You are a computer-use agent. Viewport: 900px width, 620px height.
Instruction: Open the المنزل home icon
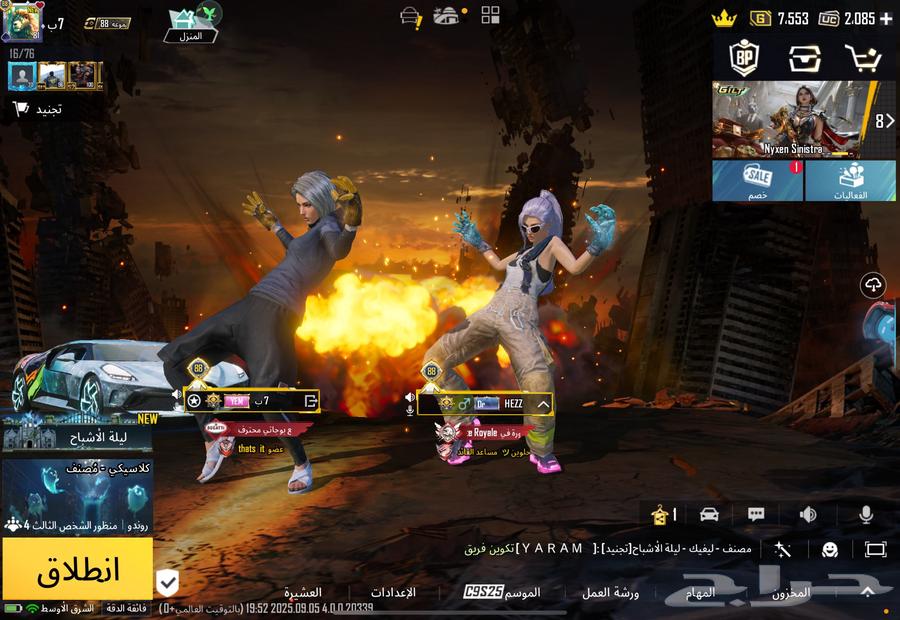[190, 24]
